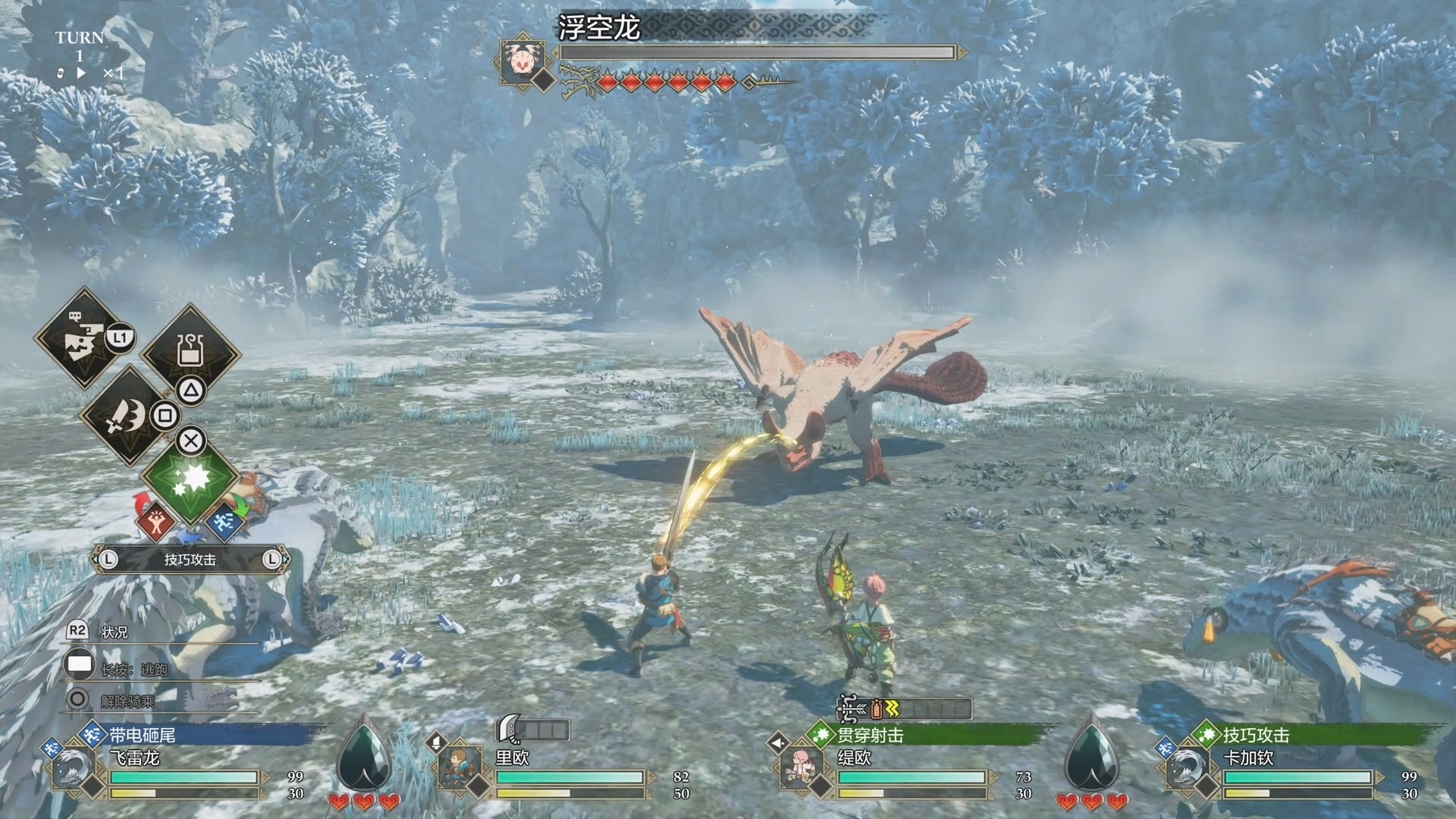Select 飞雷龙 party portrait

[74, 767]
